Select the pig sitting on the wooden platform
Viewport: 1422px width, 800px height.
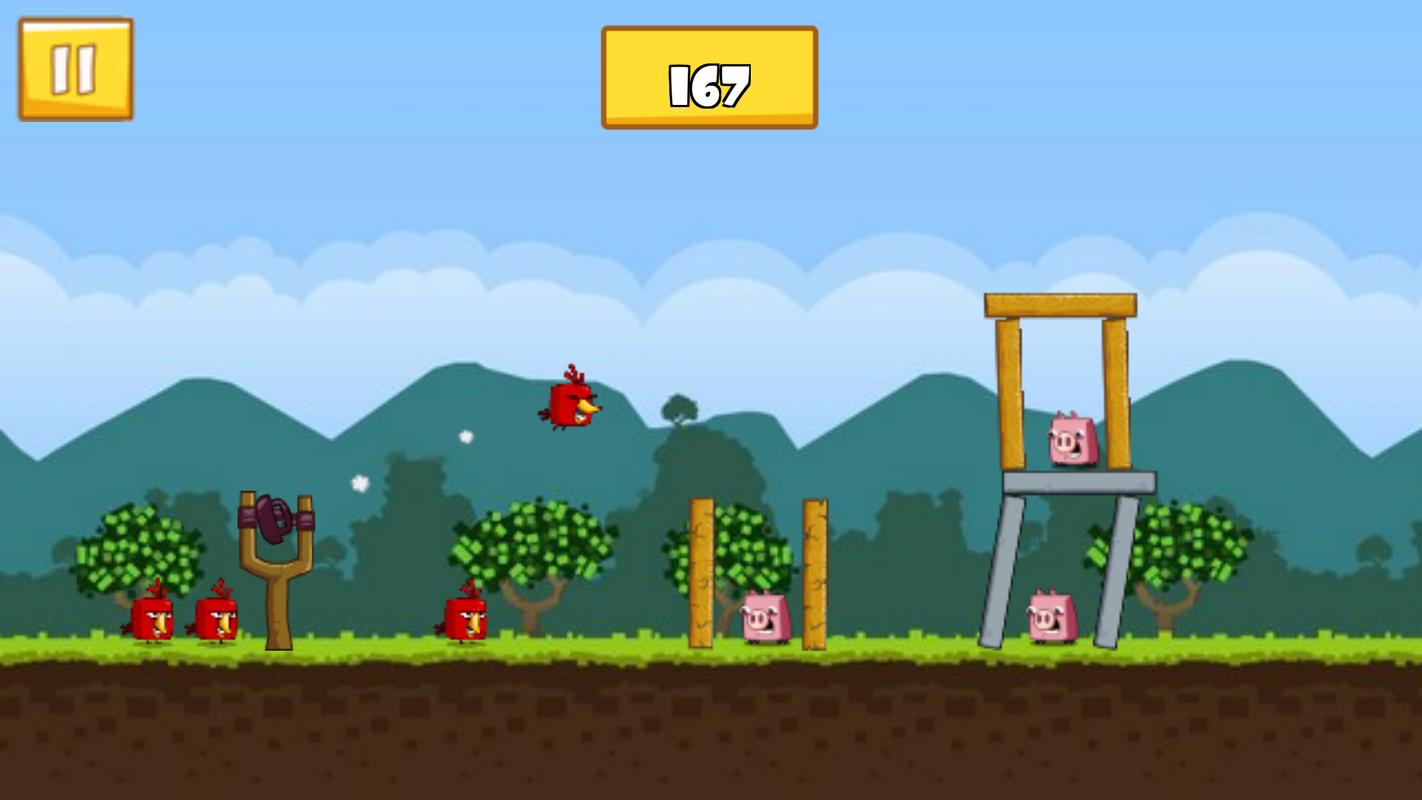[x=1070, y=437]
